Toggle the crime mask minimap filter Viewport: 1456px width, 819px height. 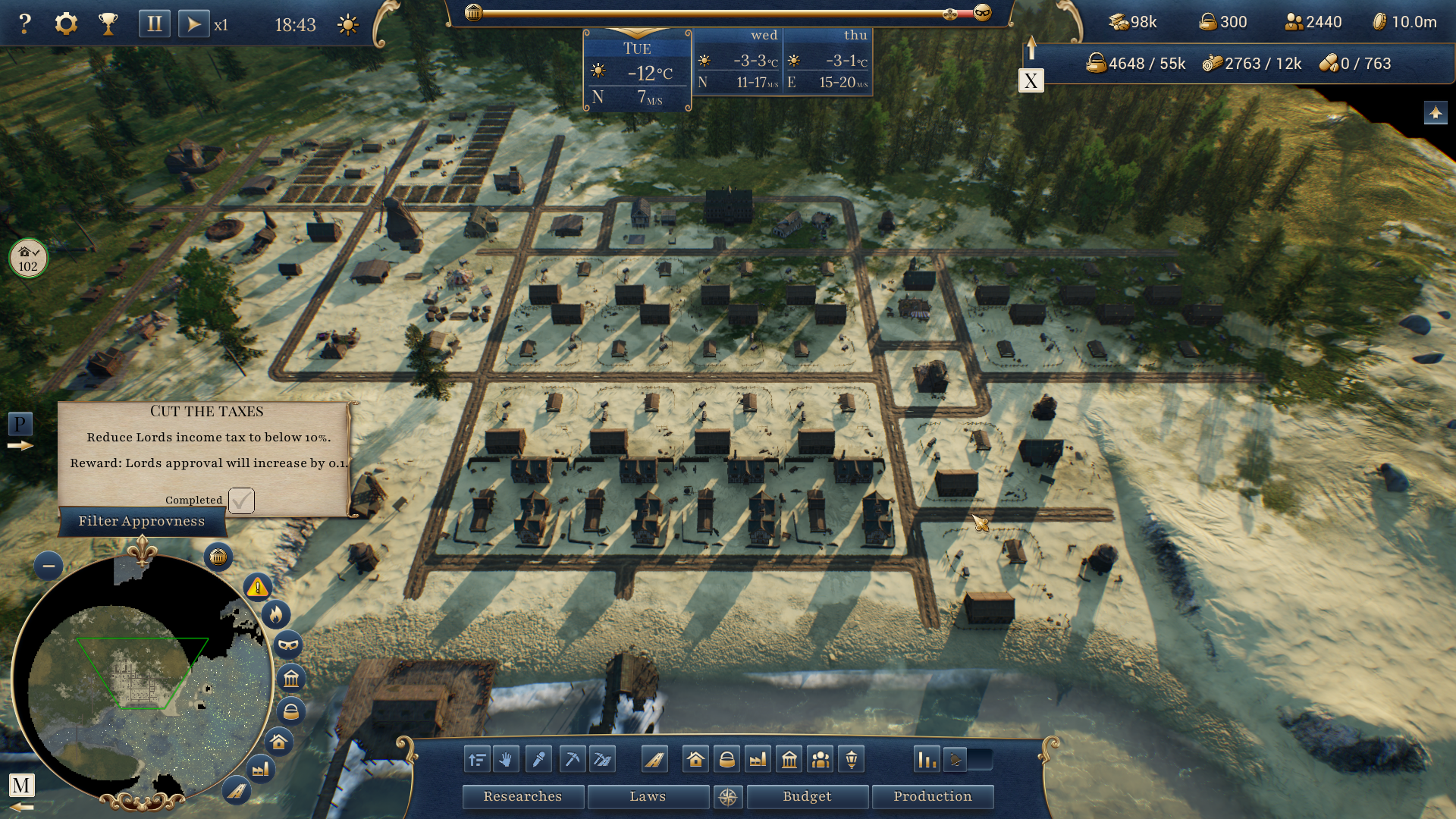point(289,645)
